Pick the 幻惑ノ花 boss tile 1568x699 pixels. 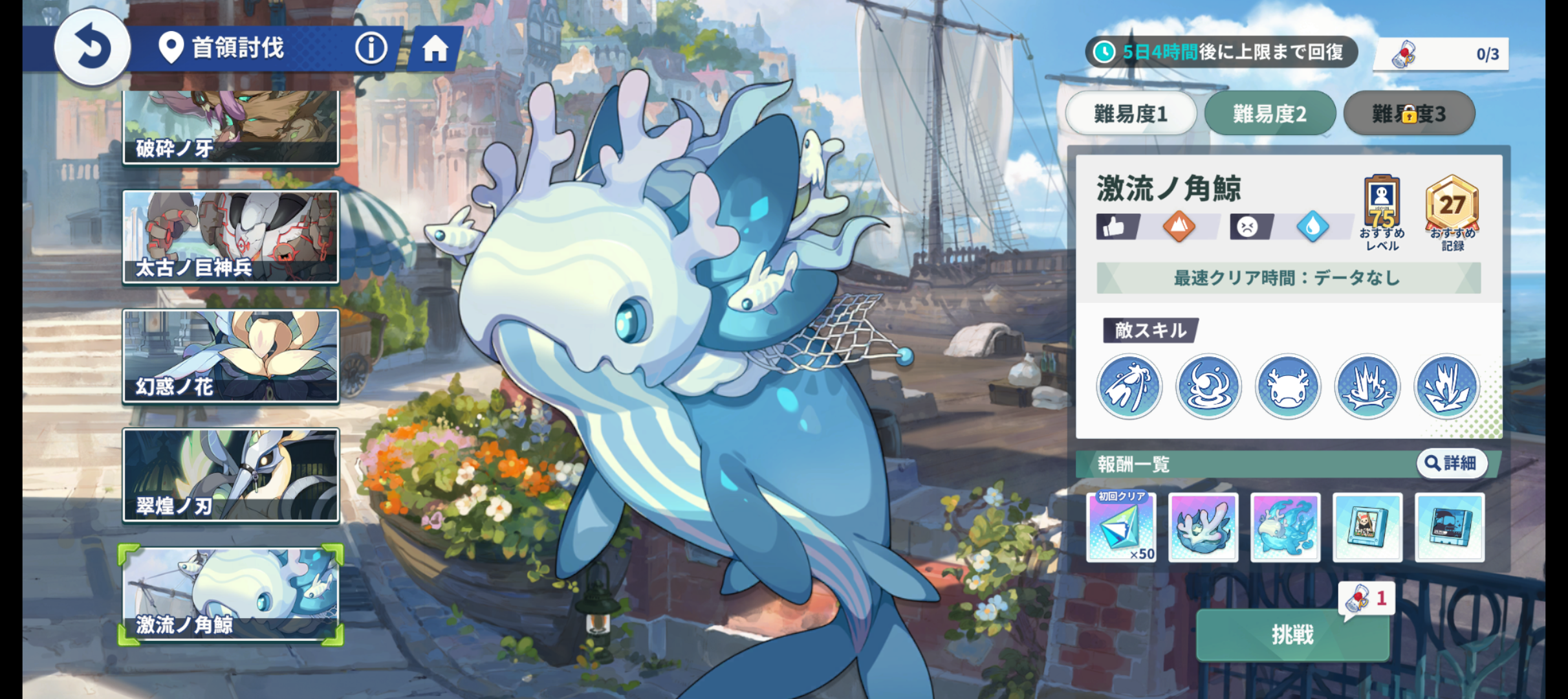pyautogui.click(x=230, y=355)
